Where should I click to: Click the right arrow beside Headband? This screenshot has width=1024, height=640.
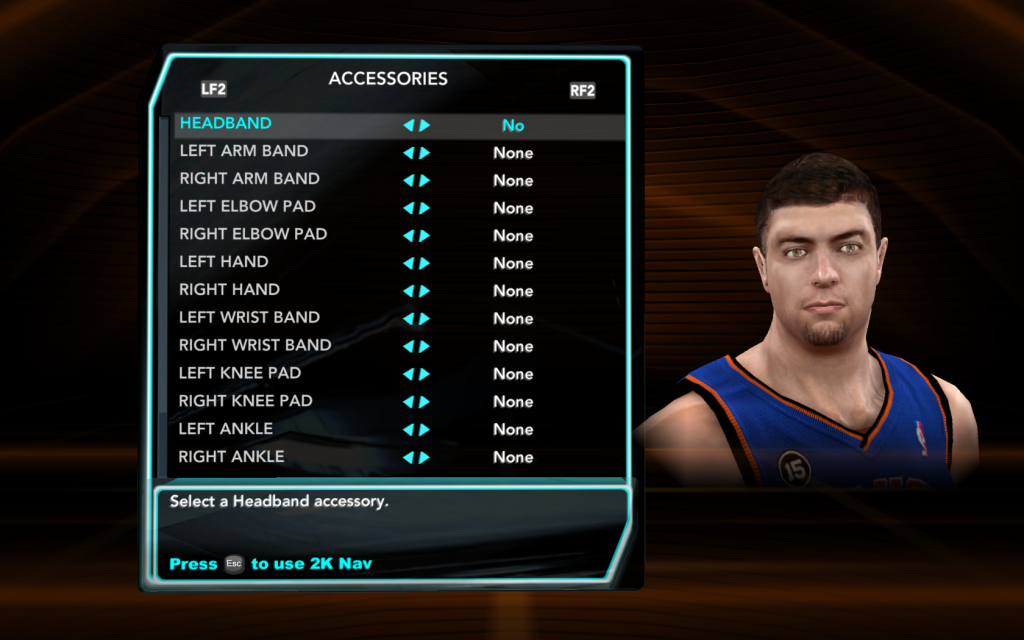click(425, 126)
